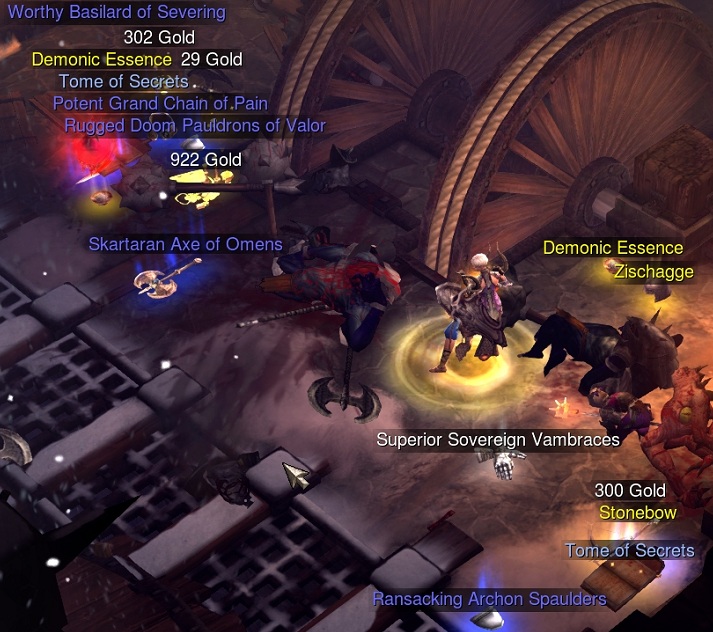Pick up Worthy Basilard of Severing label

(116, 13)
